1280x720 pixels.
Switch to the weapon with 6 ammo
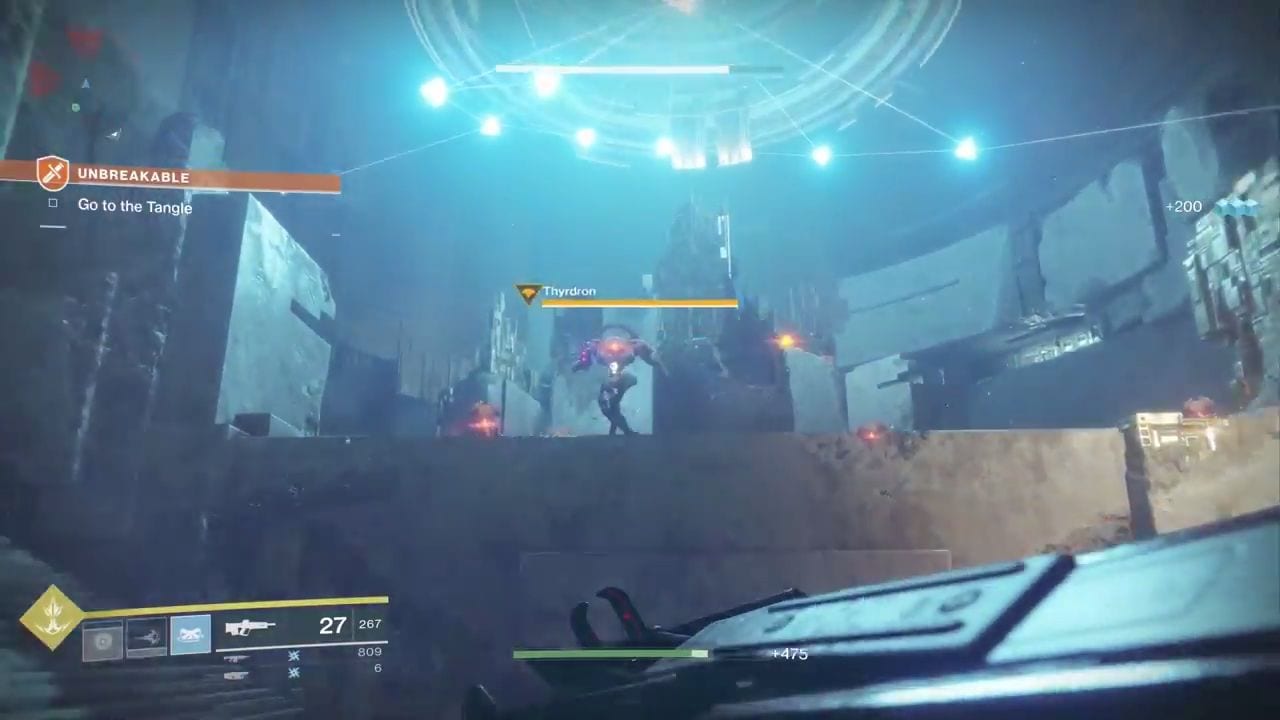pyautogui.click(x=237, y=675)
